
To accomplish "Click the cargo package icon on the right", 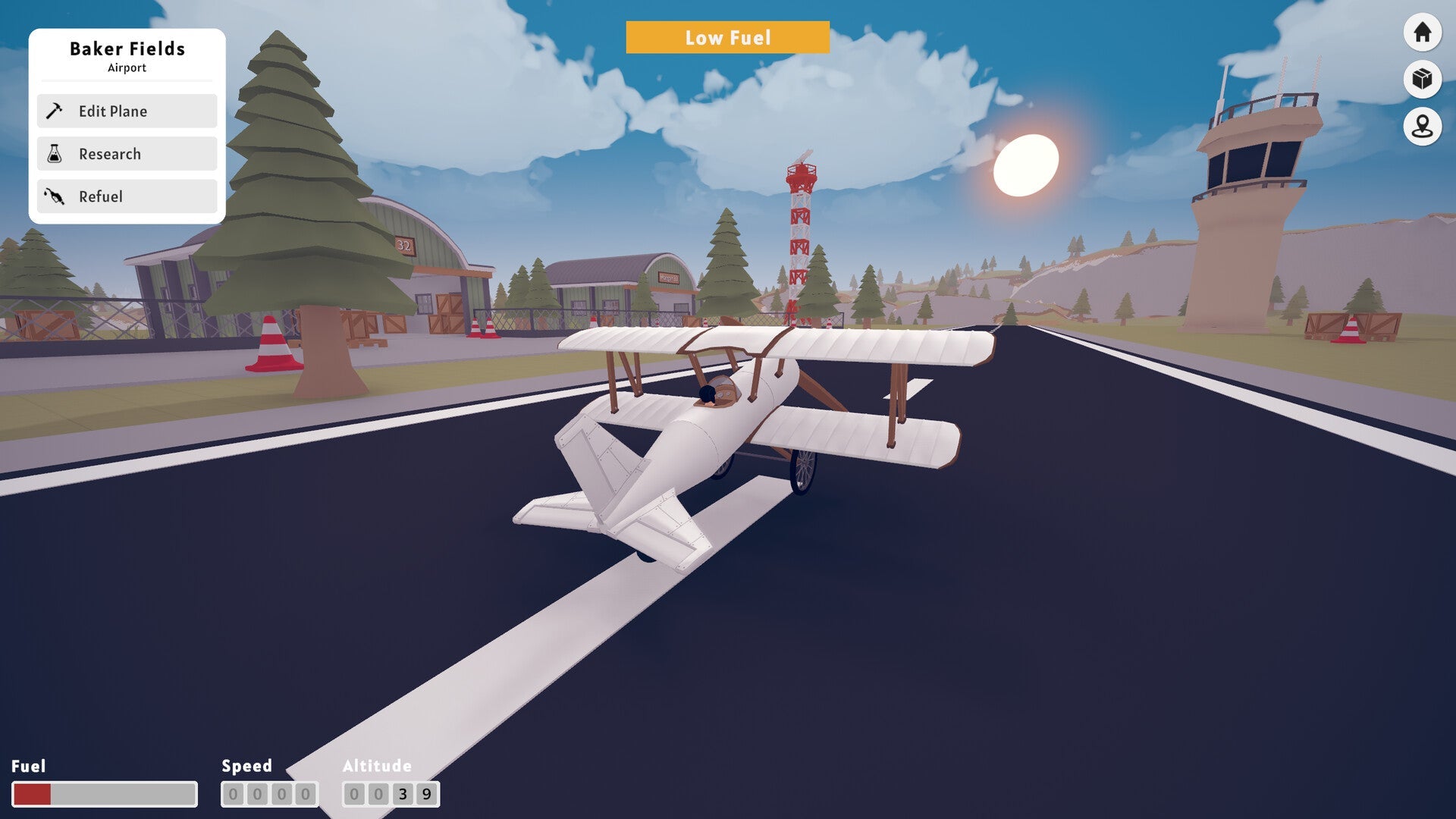I will [1422, 80].
